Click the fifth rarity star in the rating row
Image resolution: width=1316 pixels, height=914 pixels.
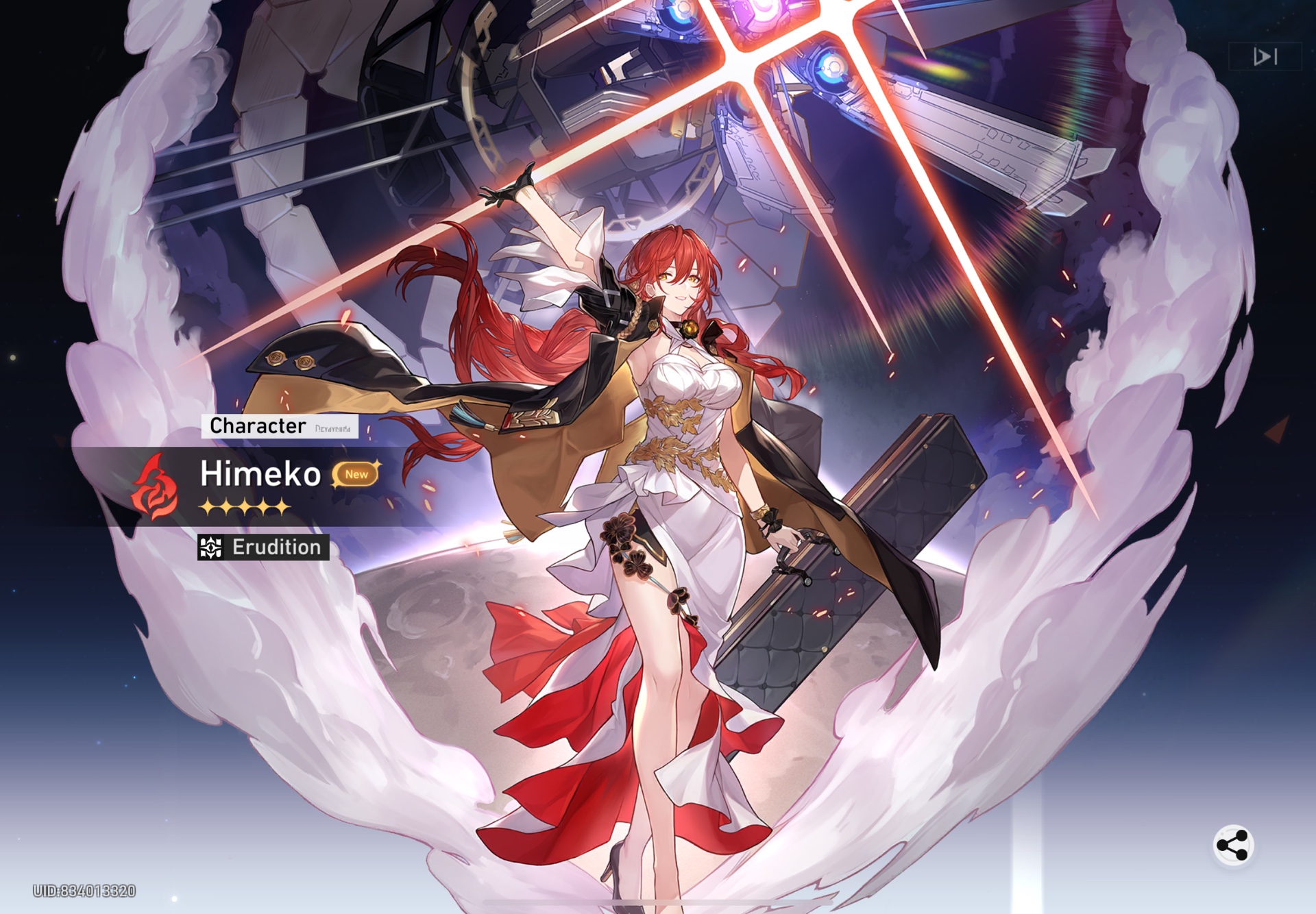point(283,507)
